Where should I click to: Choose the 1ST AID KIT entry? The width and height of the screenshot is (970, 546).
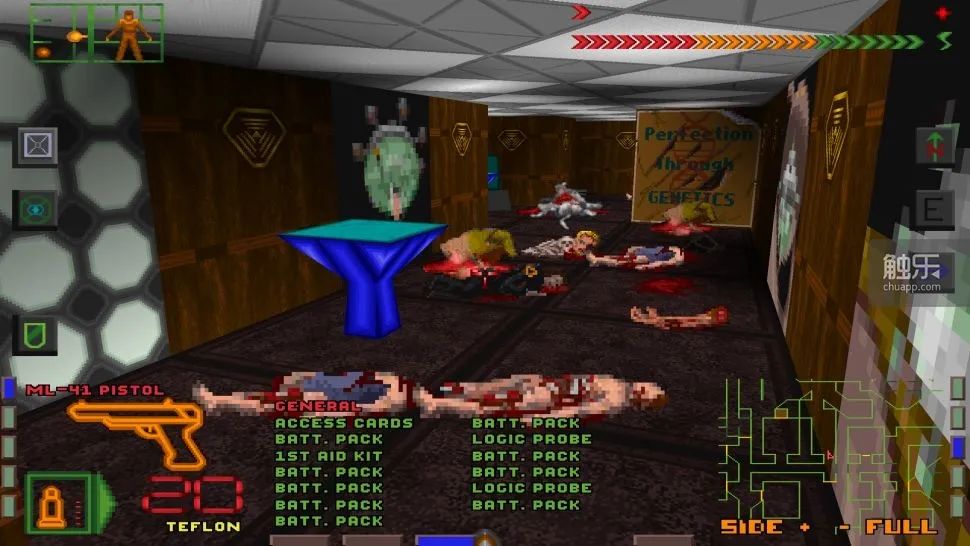(x=315, y=456)
